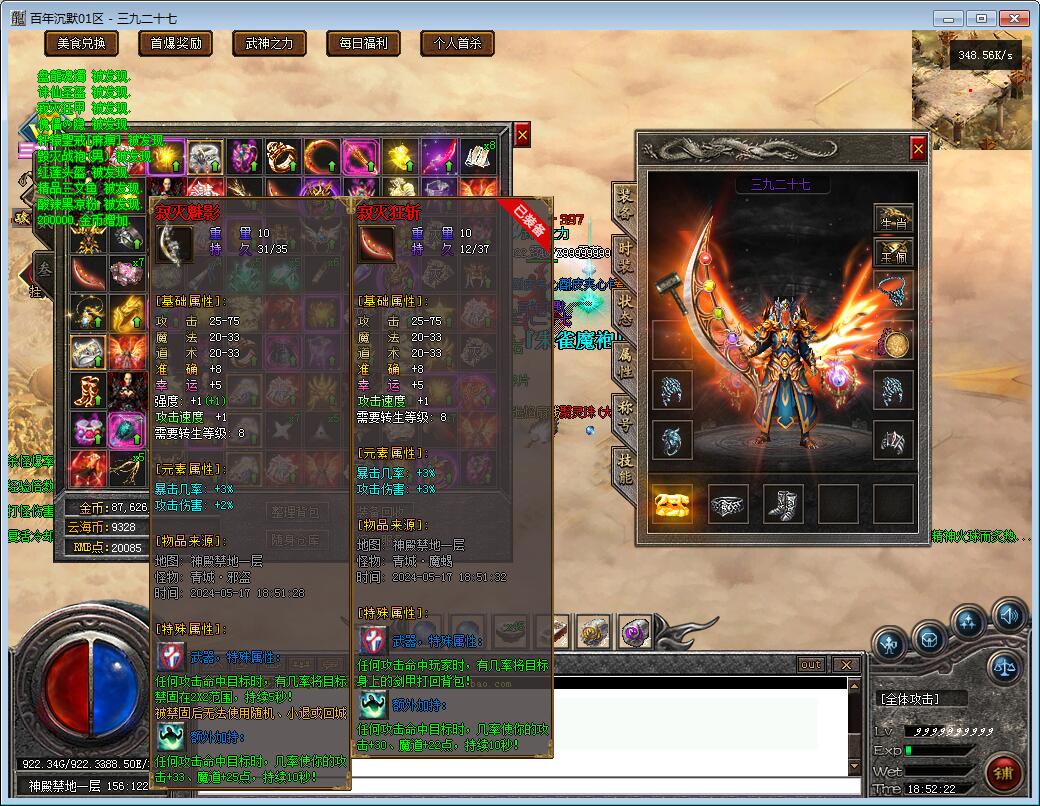
Task: Open the red 铺 shop button
Action: click(x=1003, y=773)
